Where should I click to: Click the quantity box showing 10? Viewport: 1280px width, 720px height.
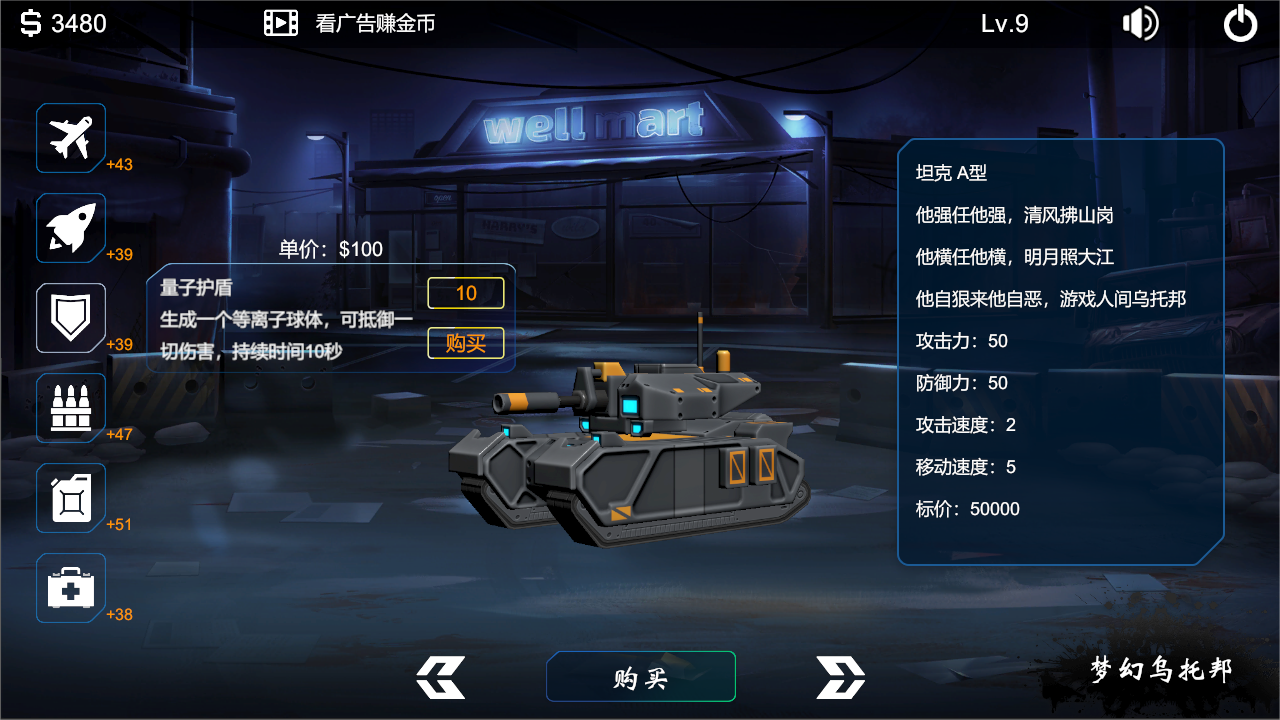[466, 293]
